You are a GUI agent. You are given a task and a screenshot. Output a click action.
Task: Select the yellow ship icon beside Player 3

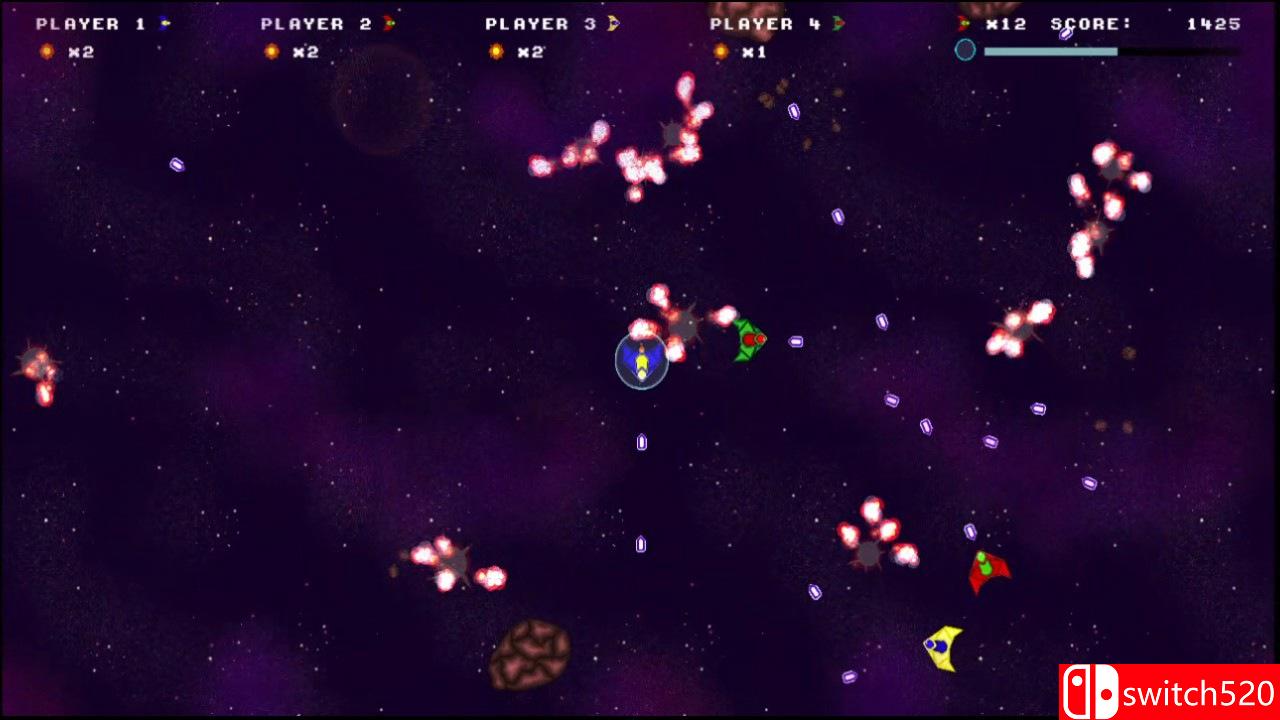point(613,23)
